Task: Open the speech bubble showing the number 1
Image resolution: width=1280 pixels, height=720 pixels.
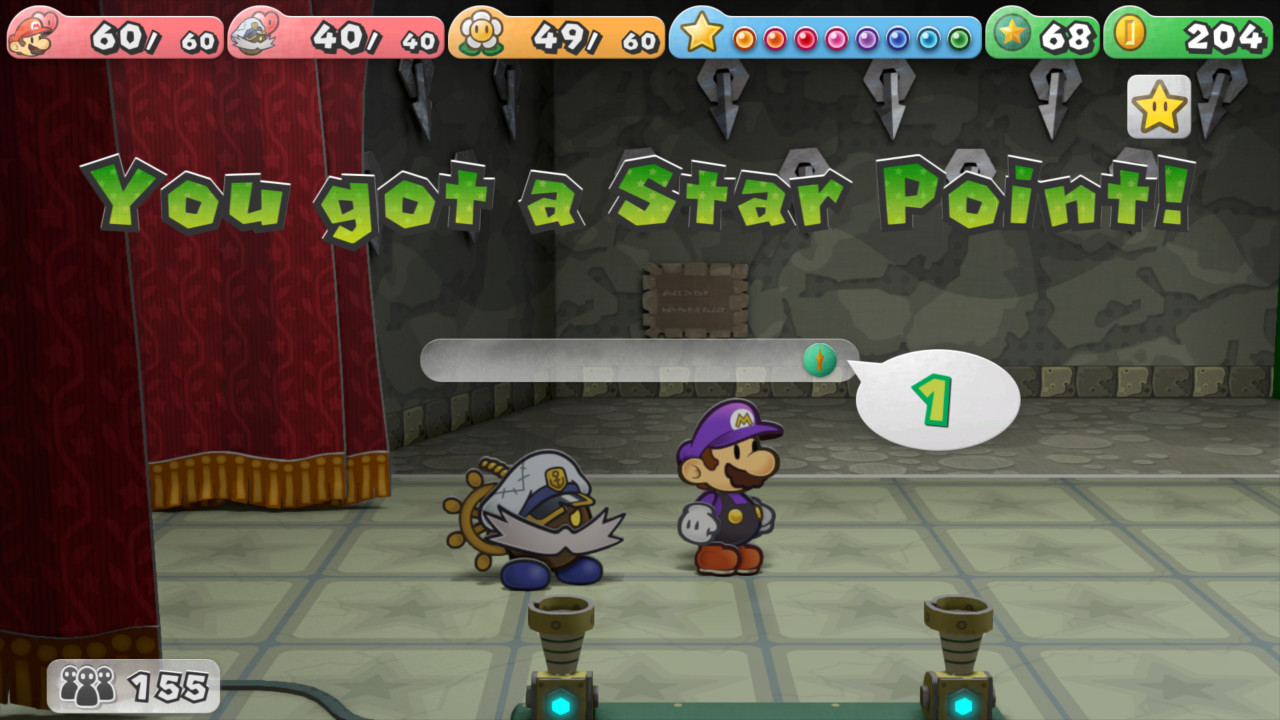Action: (x=940, y=398)
